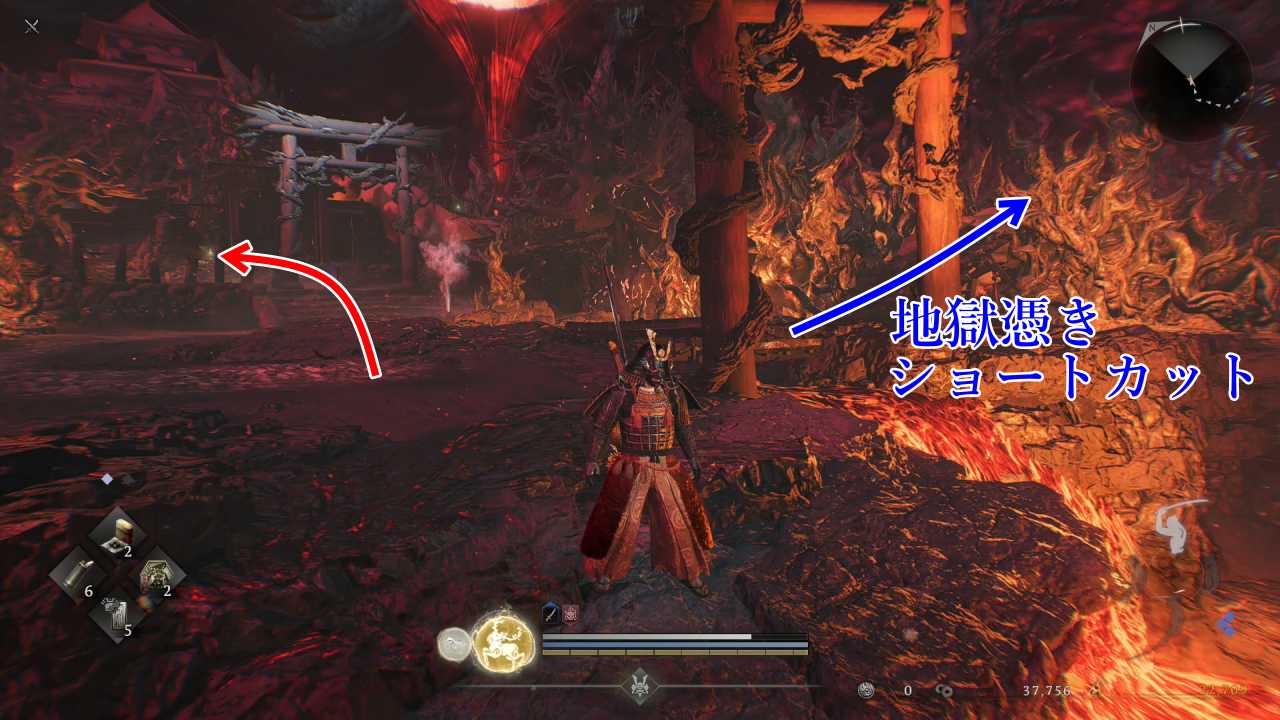This screenshot has width=1280, height=720.
Task: Click the samurai helmet emblem on the compass bar
Action: 639,685
